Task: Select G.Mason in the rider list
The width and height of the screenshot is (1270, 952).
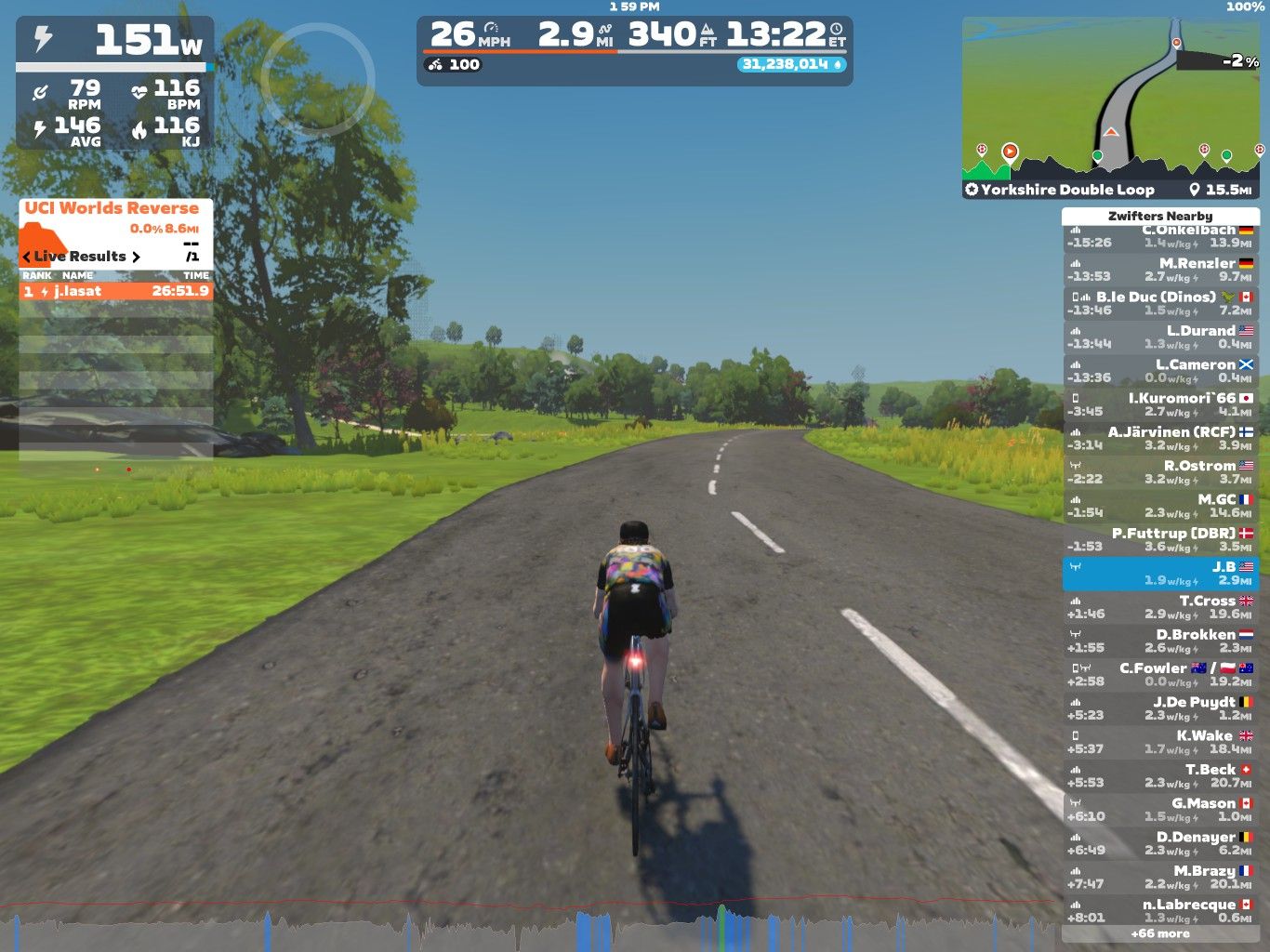Action: point(1160,810)
